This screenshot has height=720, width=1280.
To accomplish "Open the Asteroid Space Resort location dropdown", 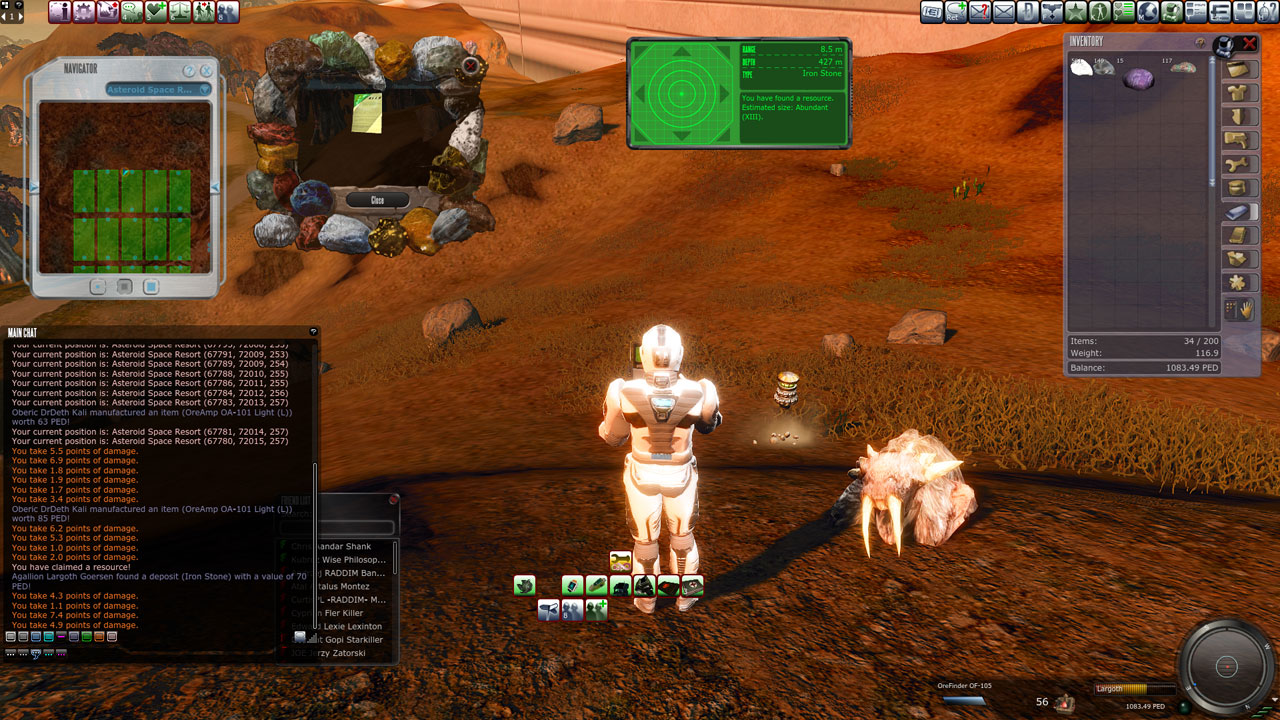I will [x=159, y=90].
